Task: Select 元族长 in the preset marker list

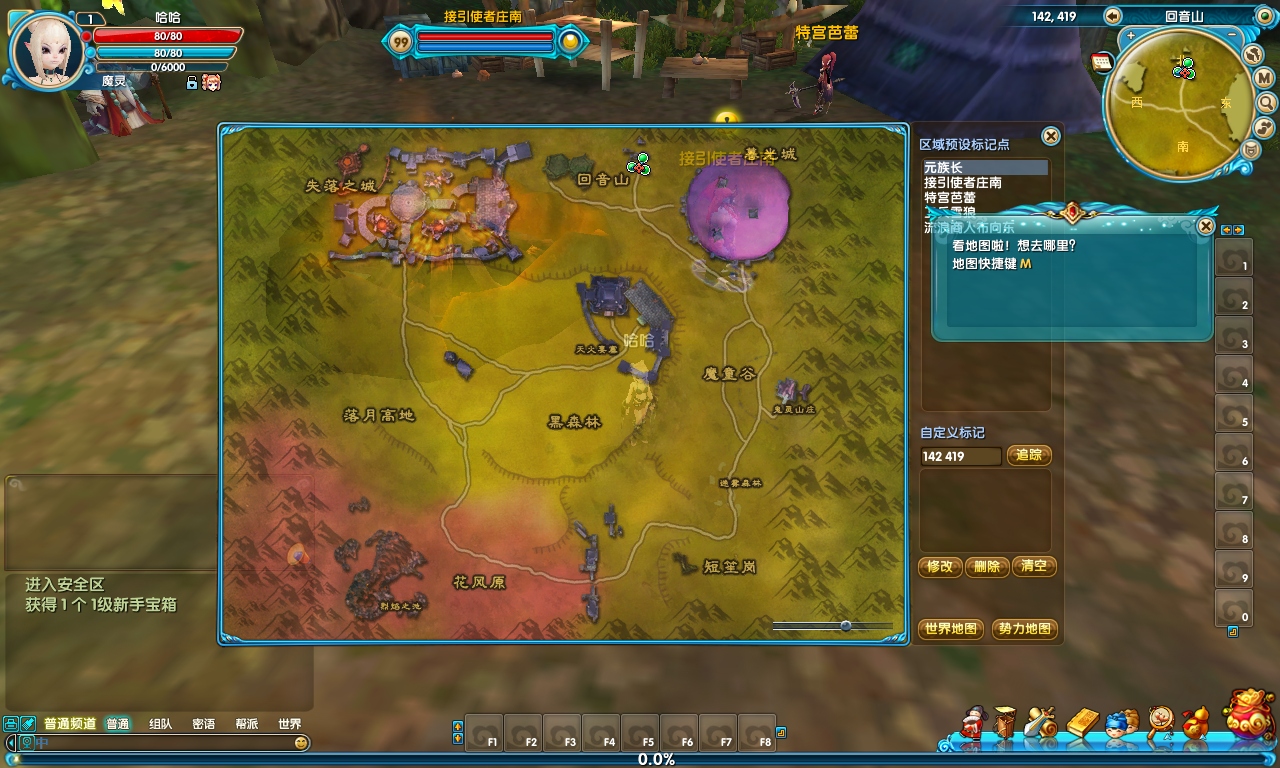Action: (985, 168)
